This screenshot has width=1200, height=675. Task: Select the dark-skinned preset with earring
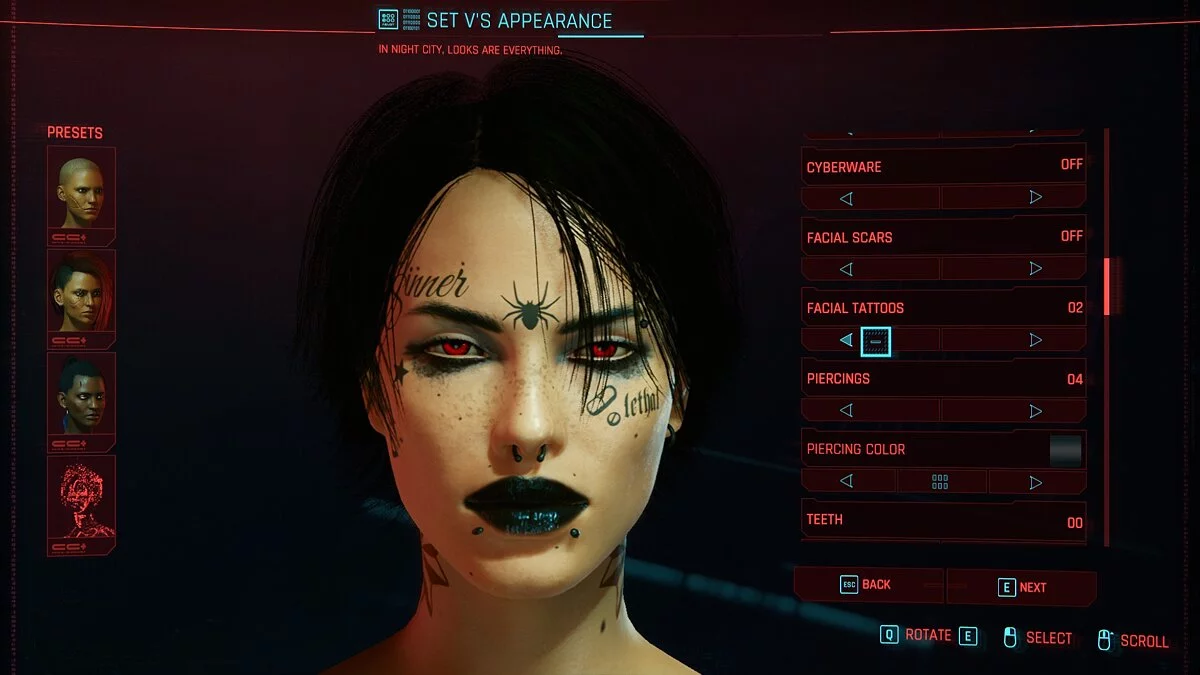(81, 394)
